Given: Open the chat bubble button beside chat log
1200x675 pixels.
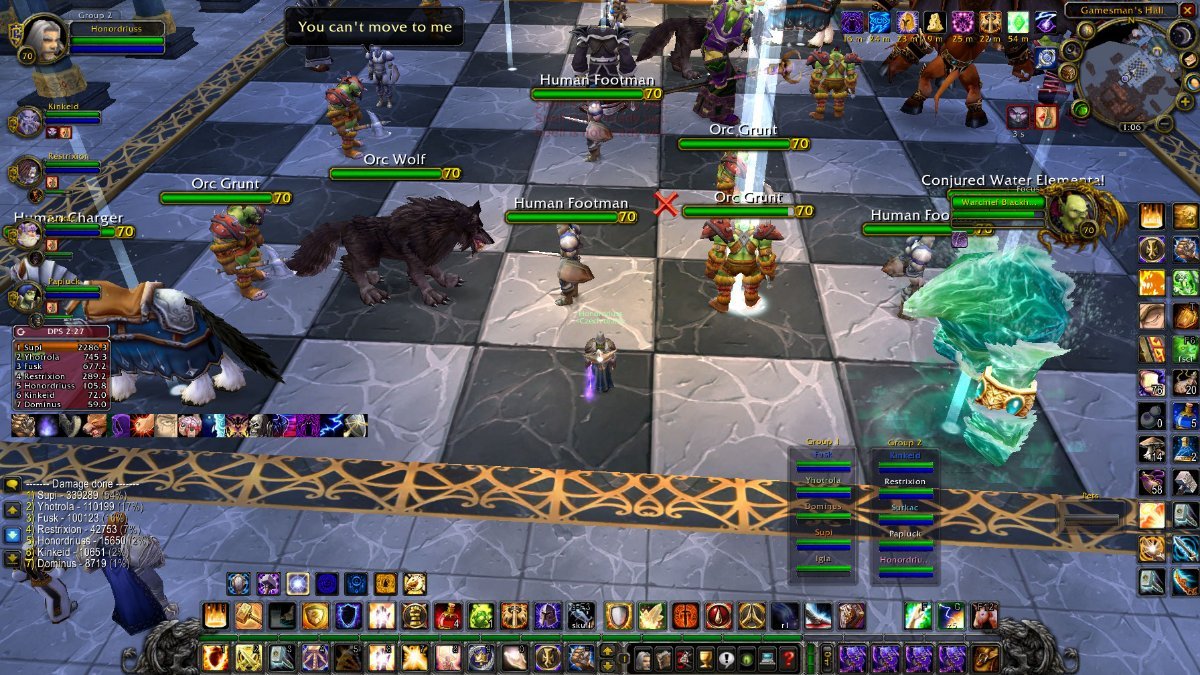Looking at the screenshot, I should (x=13, y=484).
